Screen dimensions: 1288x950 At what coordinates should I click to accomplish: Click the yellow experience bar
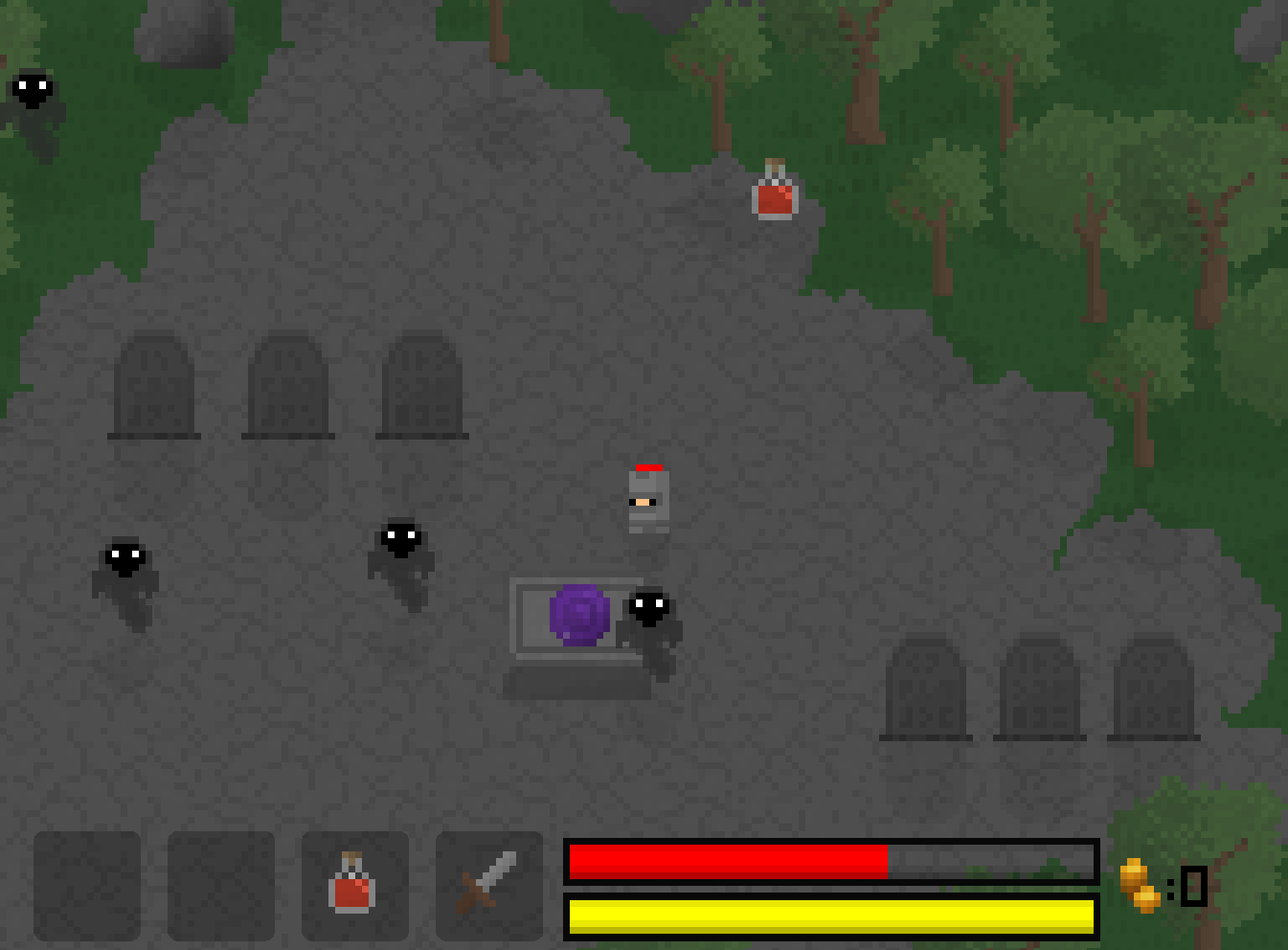coord(829,916)
